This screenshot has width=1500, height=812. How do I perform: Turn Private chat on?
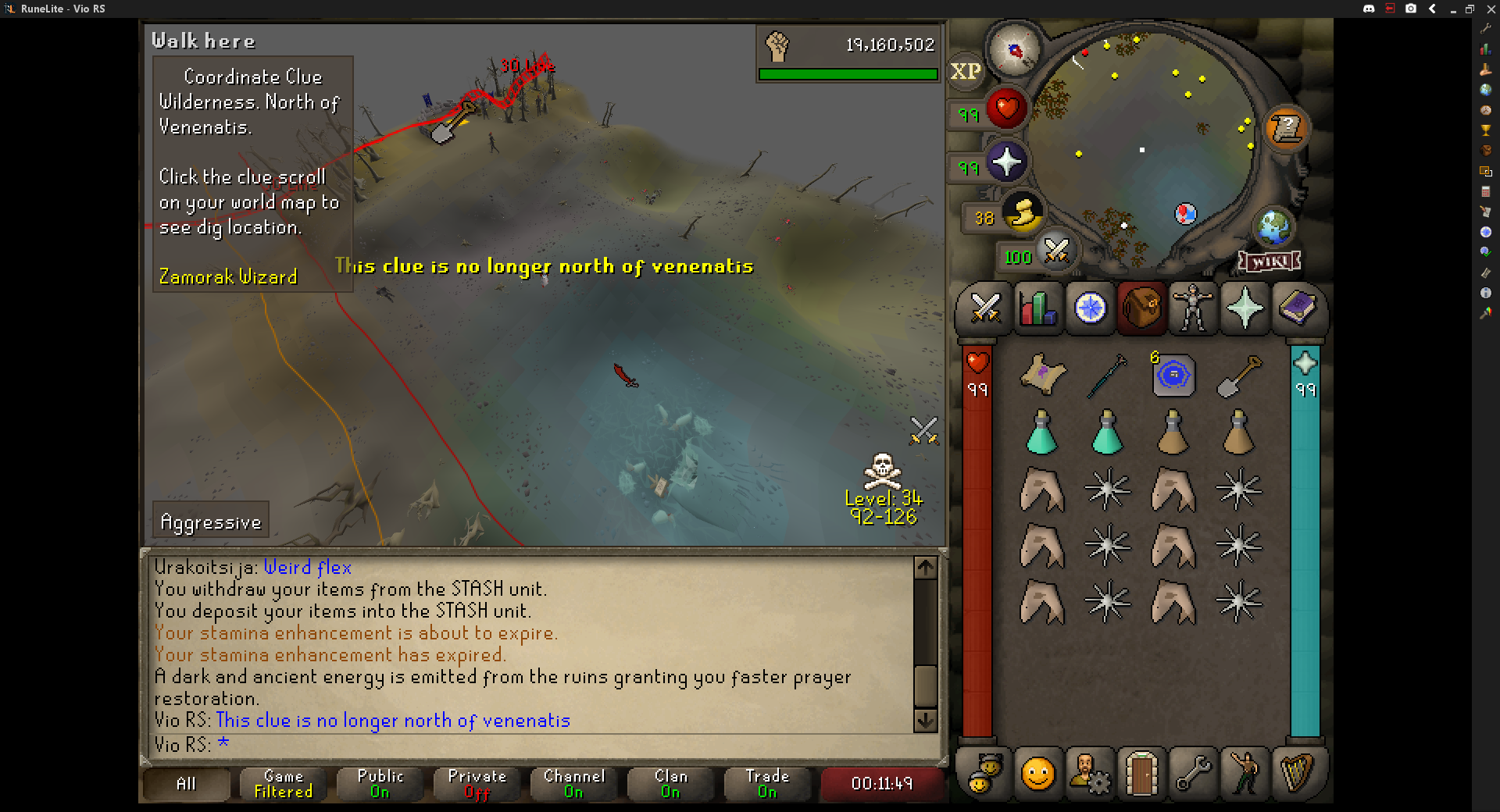click(x=476, y=784)
